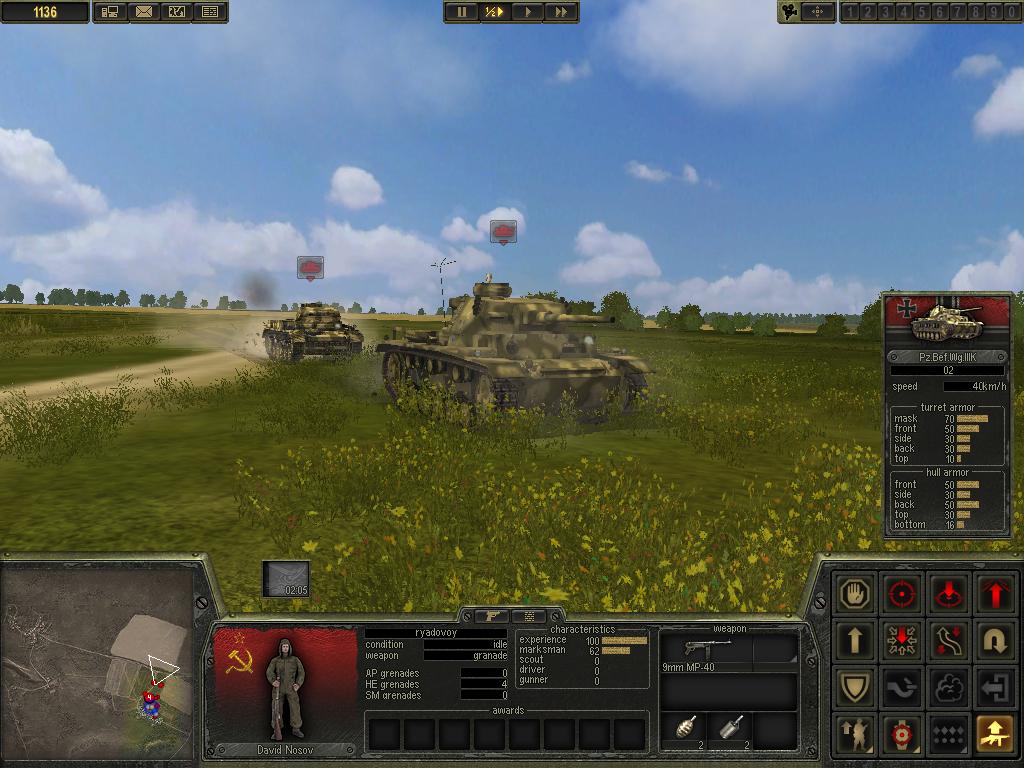Open the map button in top toolbar

176,12
